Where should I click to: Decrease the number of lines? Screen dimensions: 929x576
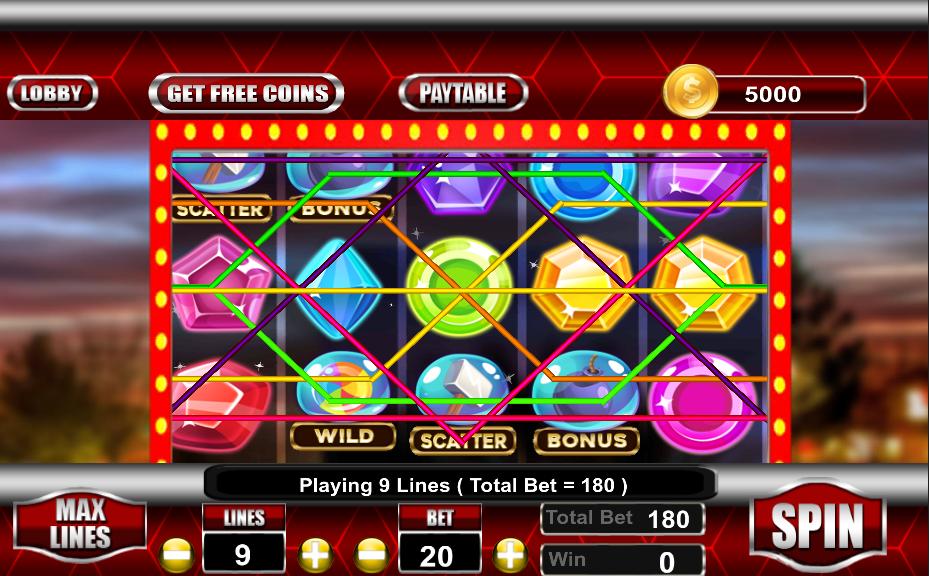177,554
